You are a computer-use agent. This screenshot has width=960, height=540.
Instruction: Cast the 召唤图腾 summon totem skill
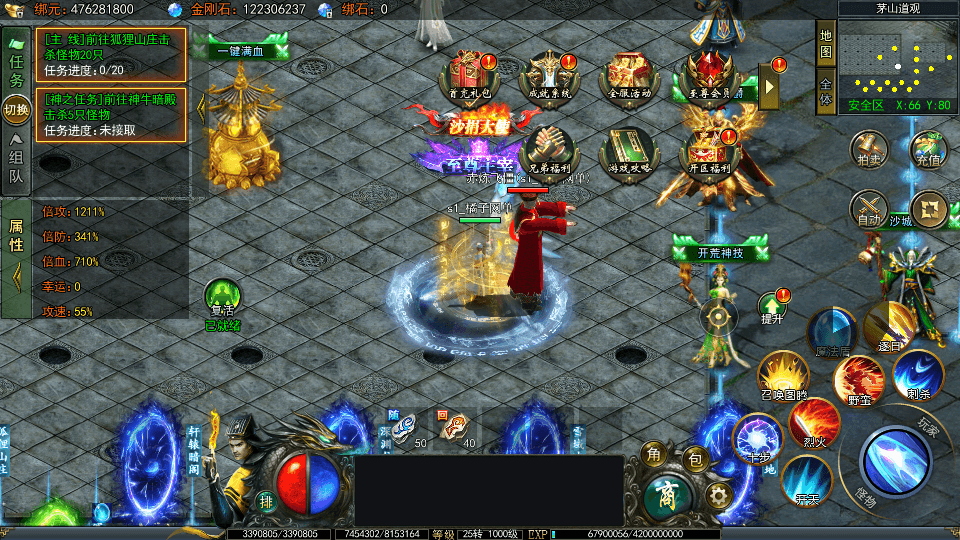click(x=783, y=374)
